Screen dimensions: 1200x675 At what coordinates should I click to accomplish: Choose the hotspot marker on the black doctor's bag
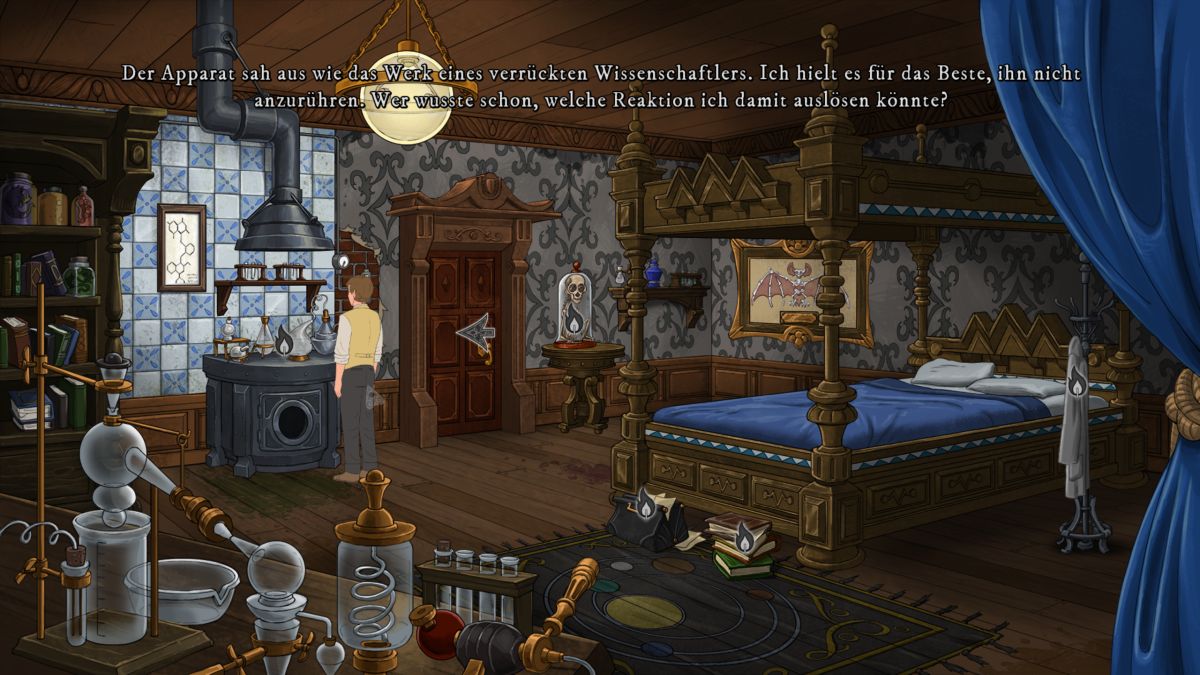click(x=647, y=510)
